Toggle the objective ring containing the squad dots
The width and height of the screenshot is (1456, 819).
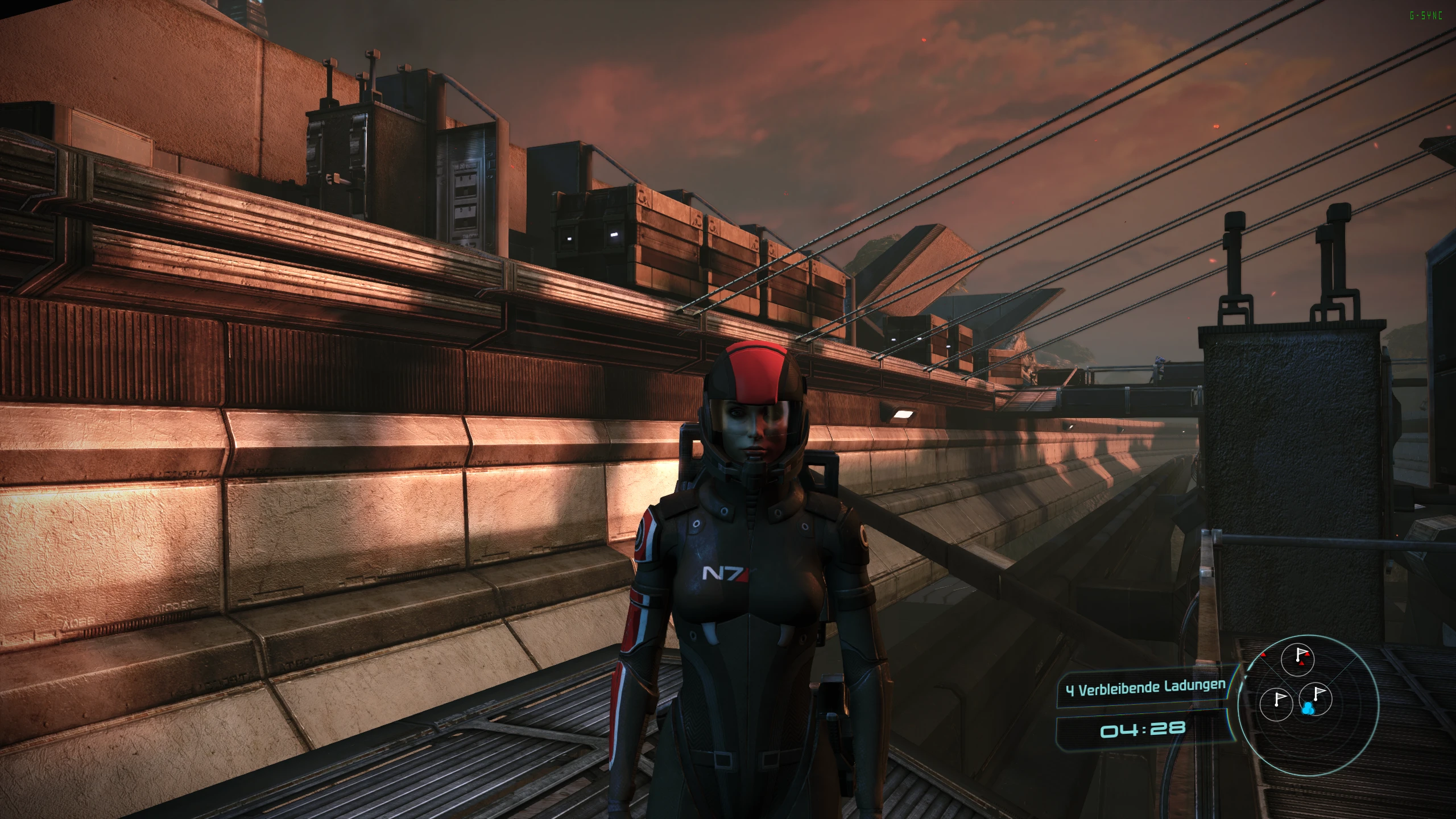point(1315,700)
